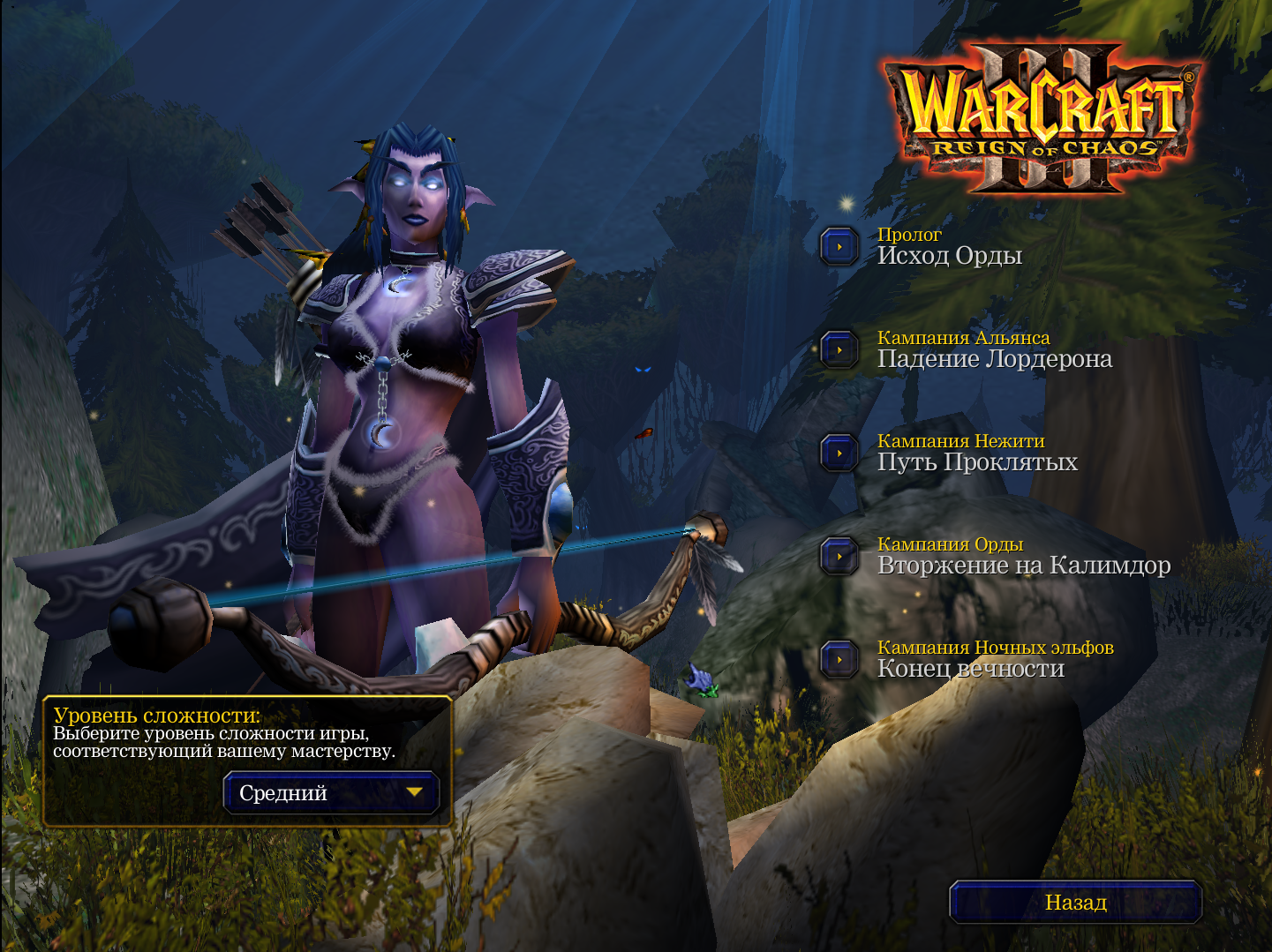Start Кампания Орды Вторжение на Калимдор
This screenshot has height=952, width=1272.
[839, 557]
